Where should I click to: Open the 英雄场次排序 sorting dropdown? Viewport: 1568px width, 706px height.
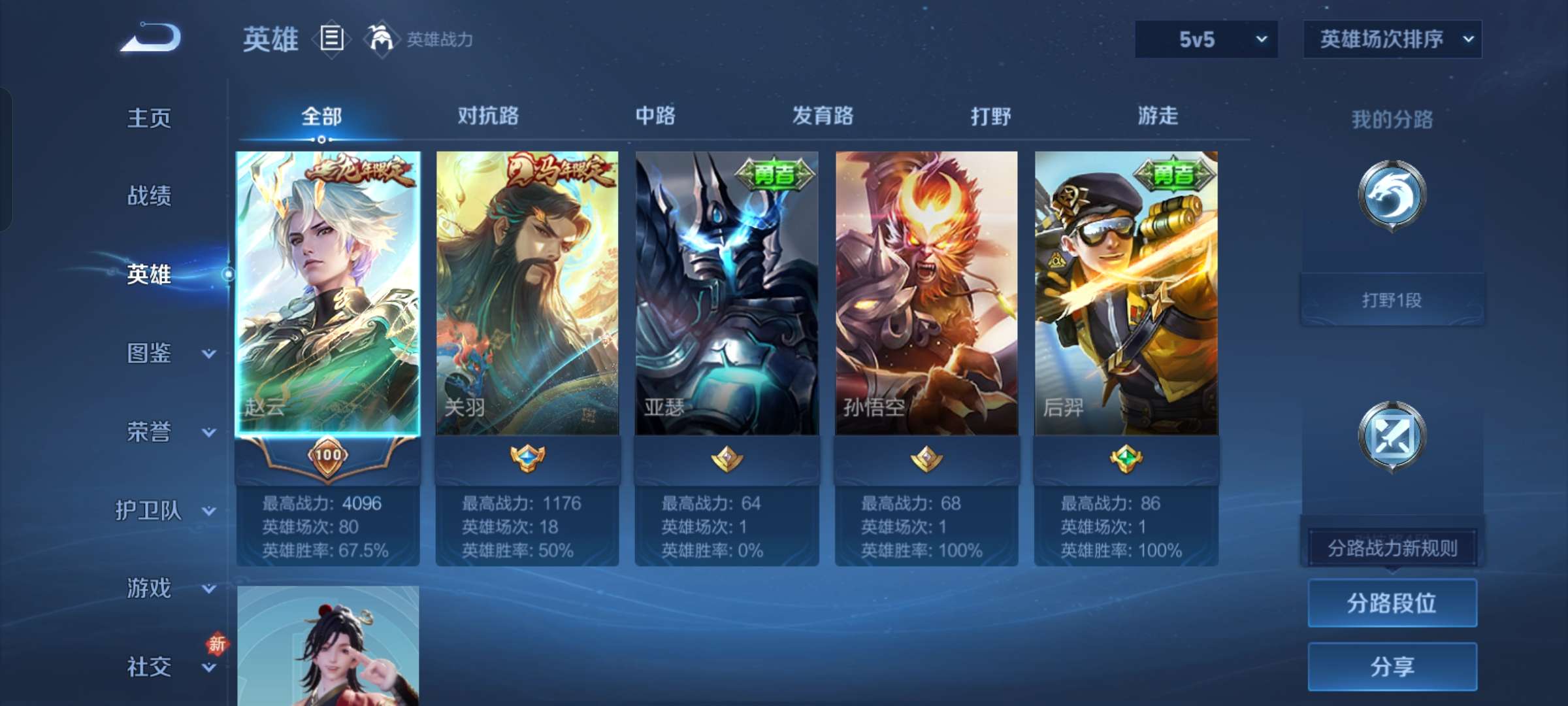pos(1392,39)
